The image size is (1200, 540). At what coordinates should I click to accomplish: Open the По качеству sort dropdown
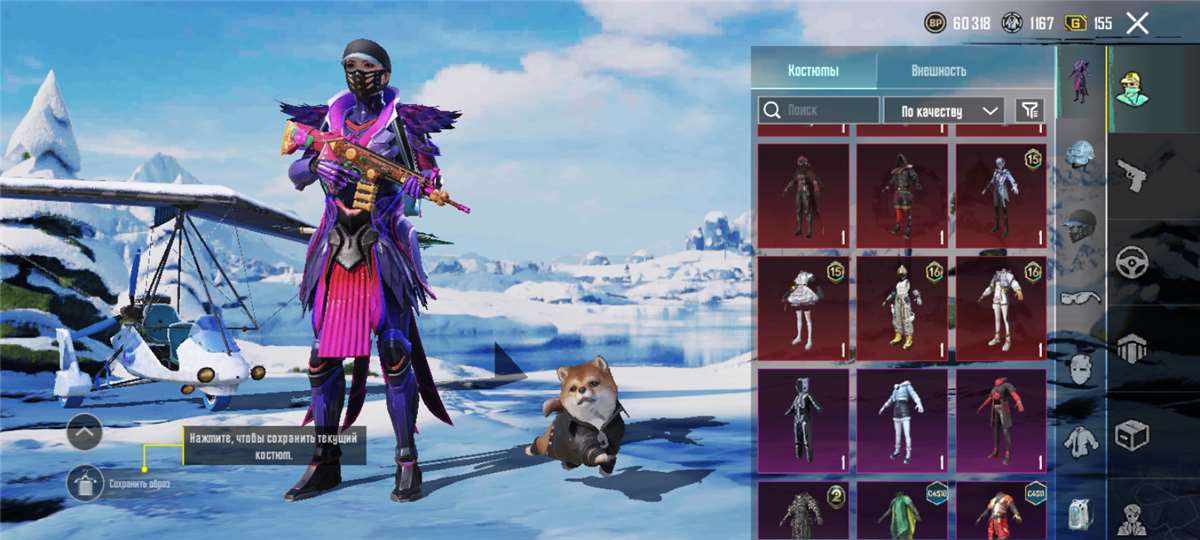(944, 110)
